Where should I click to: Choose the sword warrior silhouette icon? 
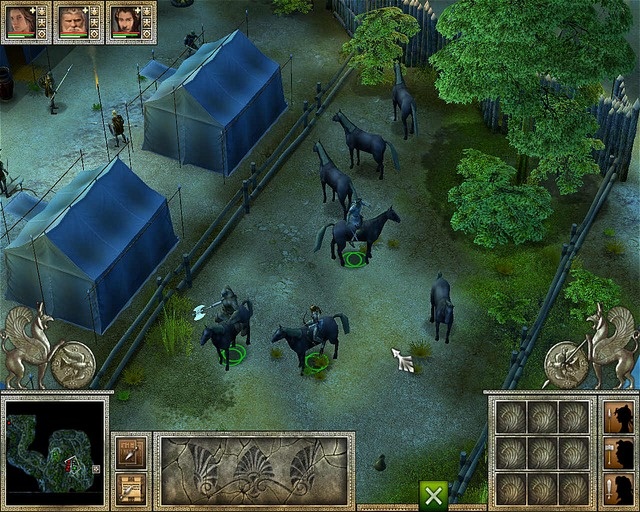[x=619, y=487]
